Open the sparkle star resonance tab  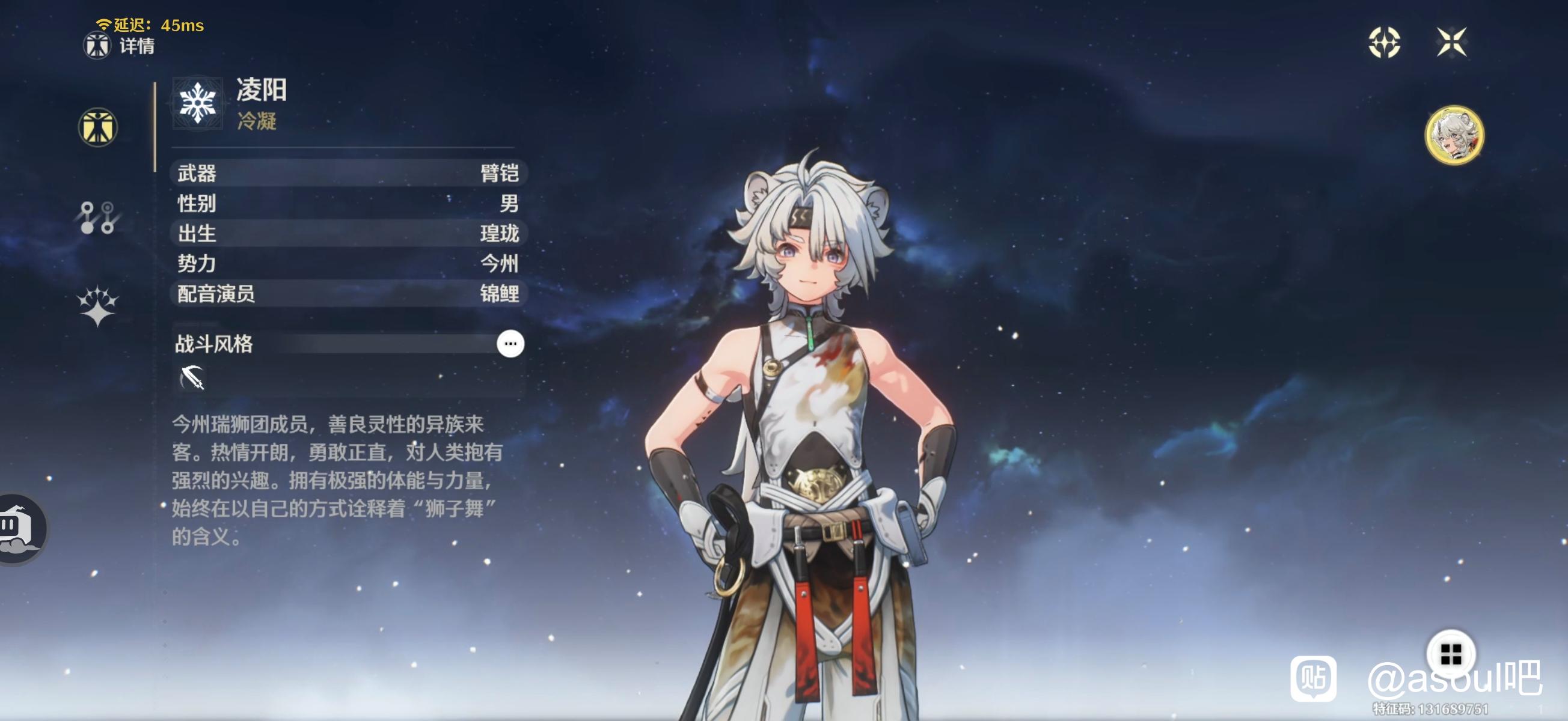pos(97,305)
